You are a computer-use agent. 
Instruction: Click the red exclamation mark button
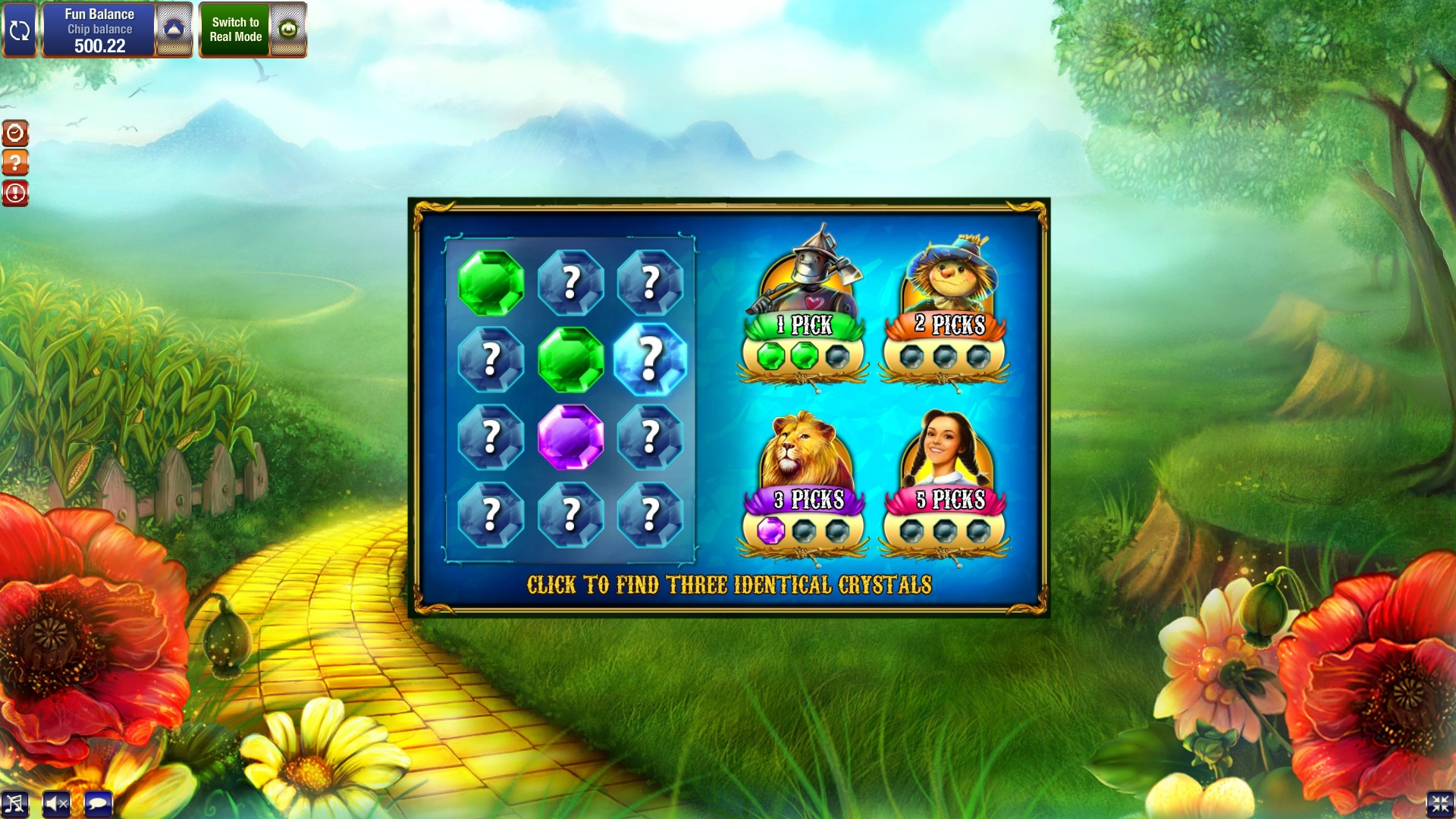tap(15, 193)
